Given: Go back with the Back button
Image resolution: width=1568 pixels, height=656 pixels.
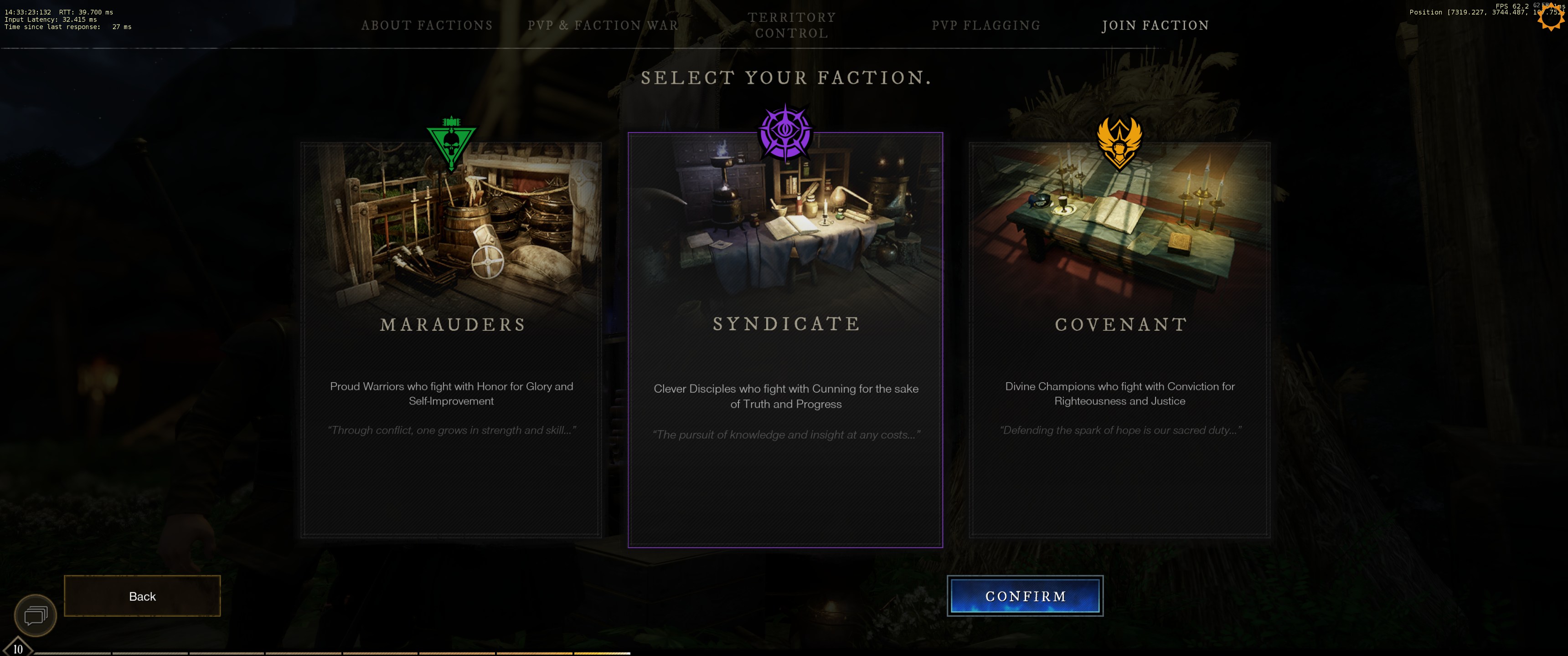Looking at the screenshot, I should [142, 596].
